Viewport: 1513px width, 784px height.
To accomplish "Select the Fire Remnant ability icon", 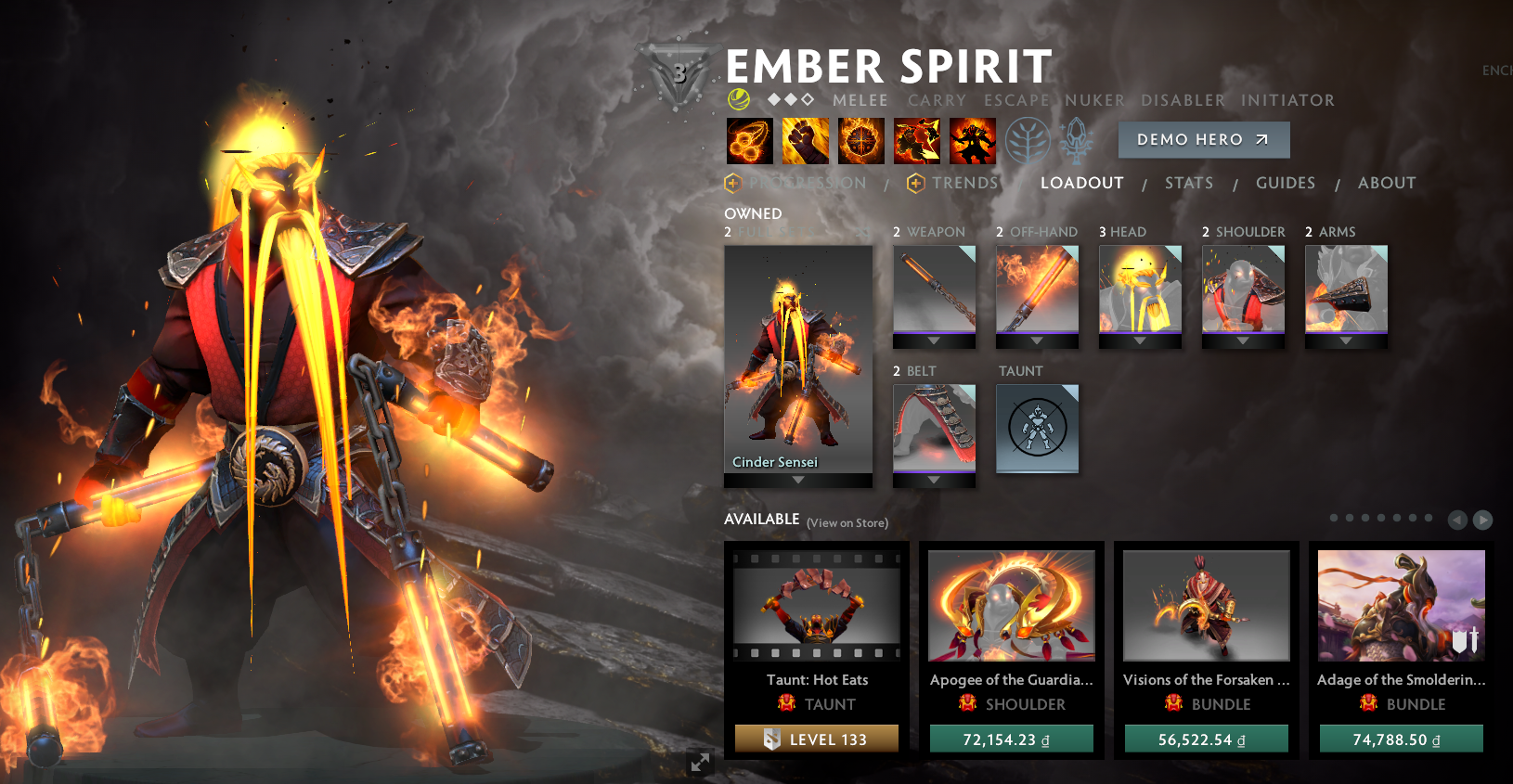I will (917, 140).
